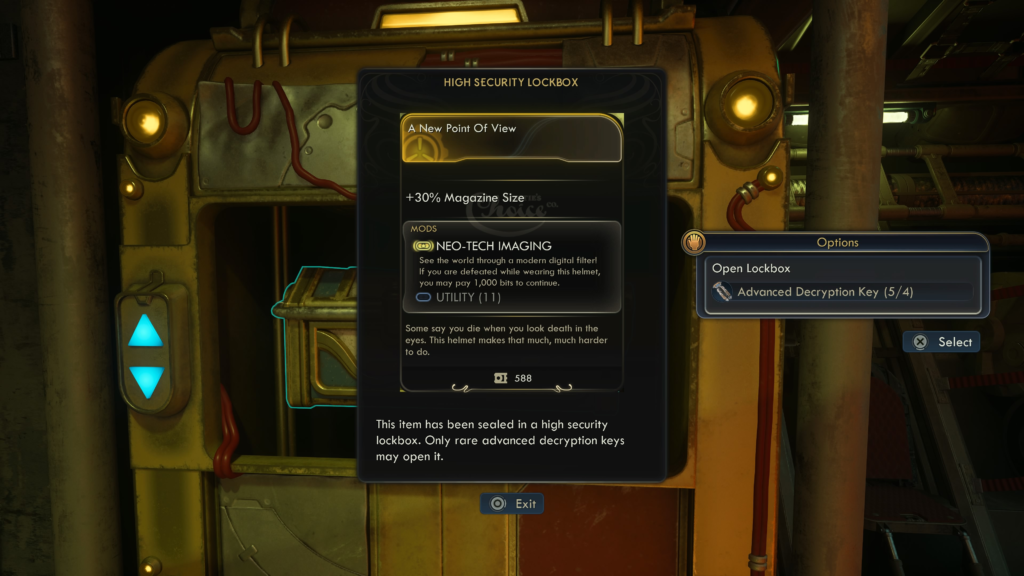Screen dimensions: 1024x576
Task: Click the A New Point Of View item header
Action: (512, 138)
